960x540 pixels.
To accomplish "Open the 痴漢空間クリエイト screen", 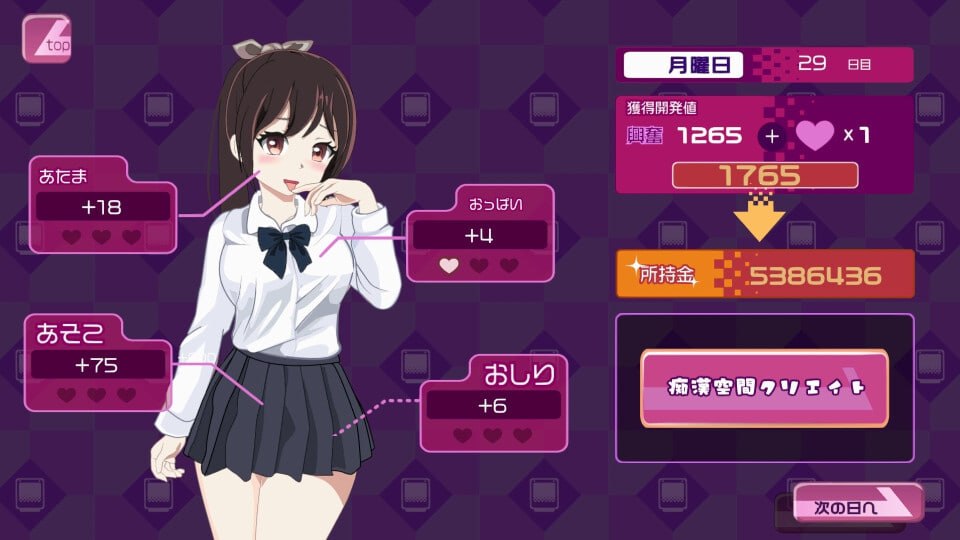I will tap(764, 388).
